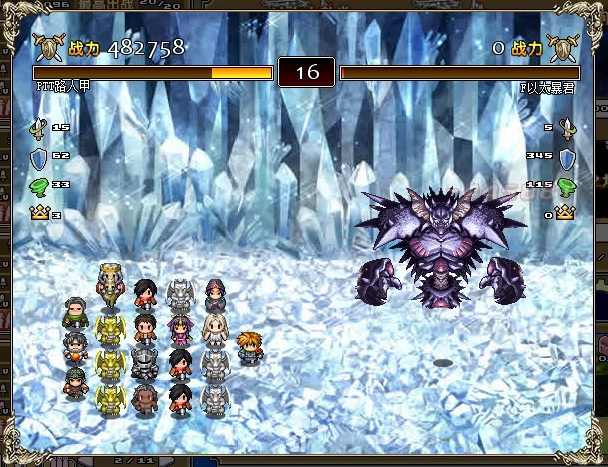
Task: Inspect the enemy's gold crown stat icon
Action: [566, 213]
